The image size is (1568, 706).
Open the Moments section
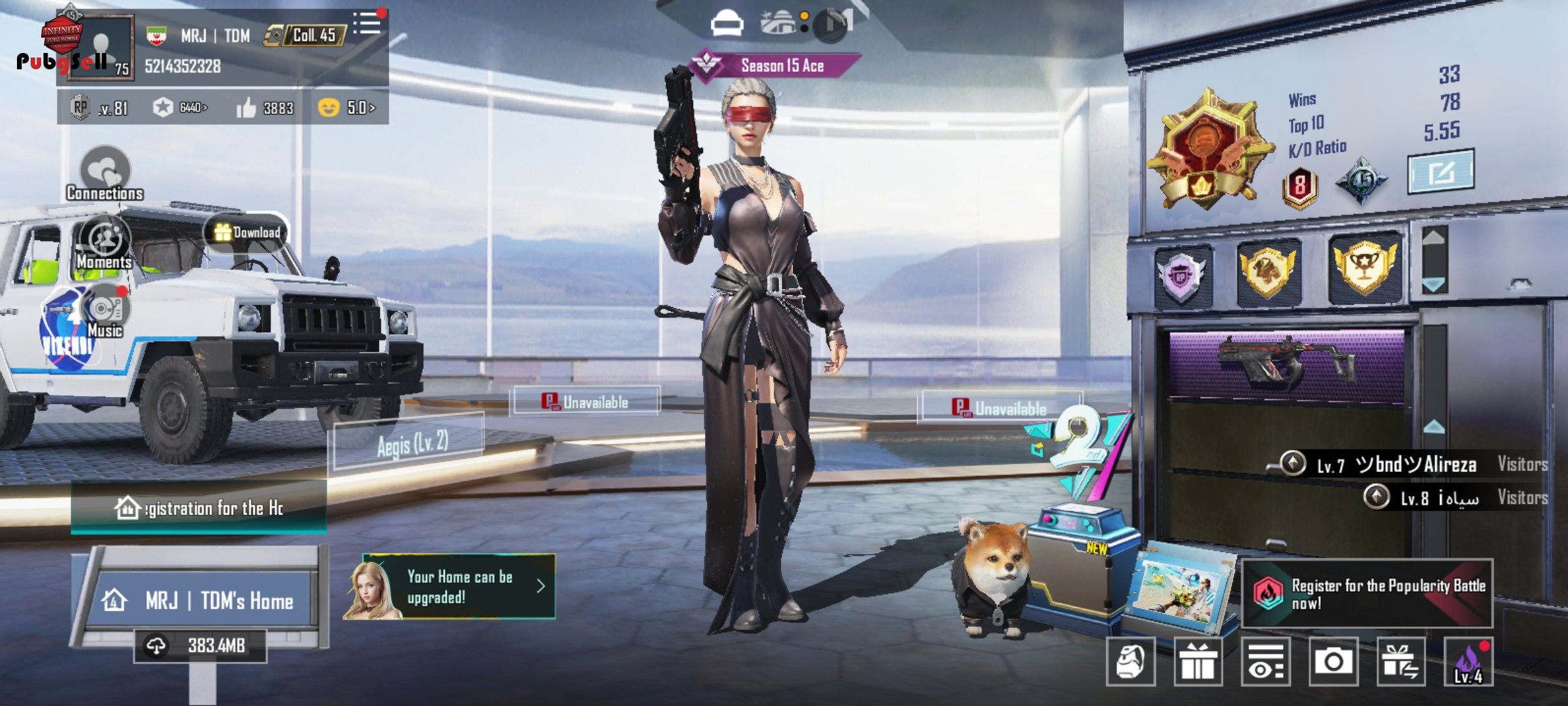coord(105,242)
